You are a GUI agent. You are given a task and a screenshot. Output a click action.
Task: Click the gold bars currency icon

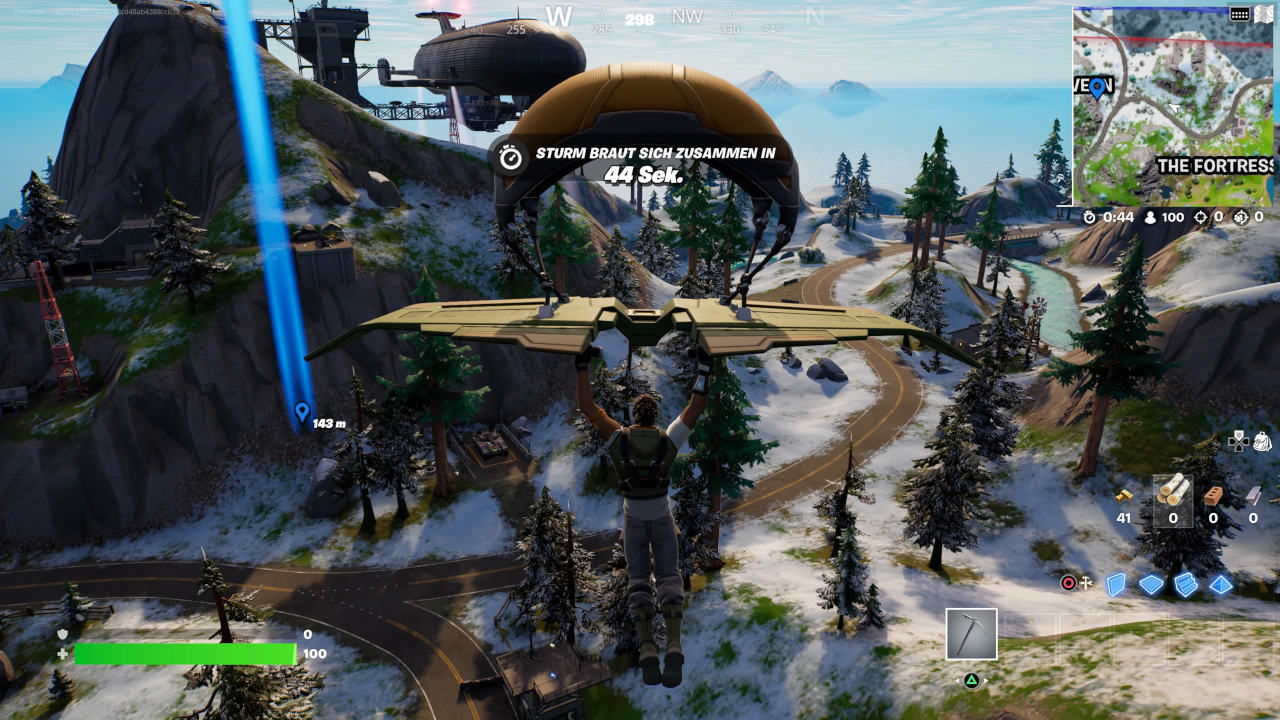[1124, 495]
